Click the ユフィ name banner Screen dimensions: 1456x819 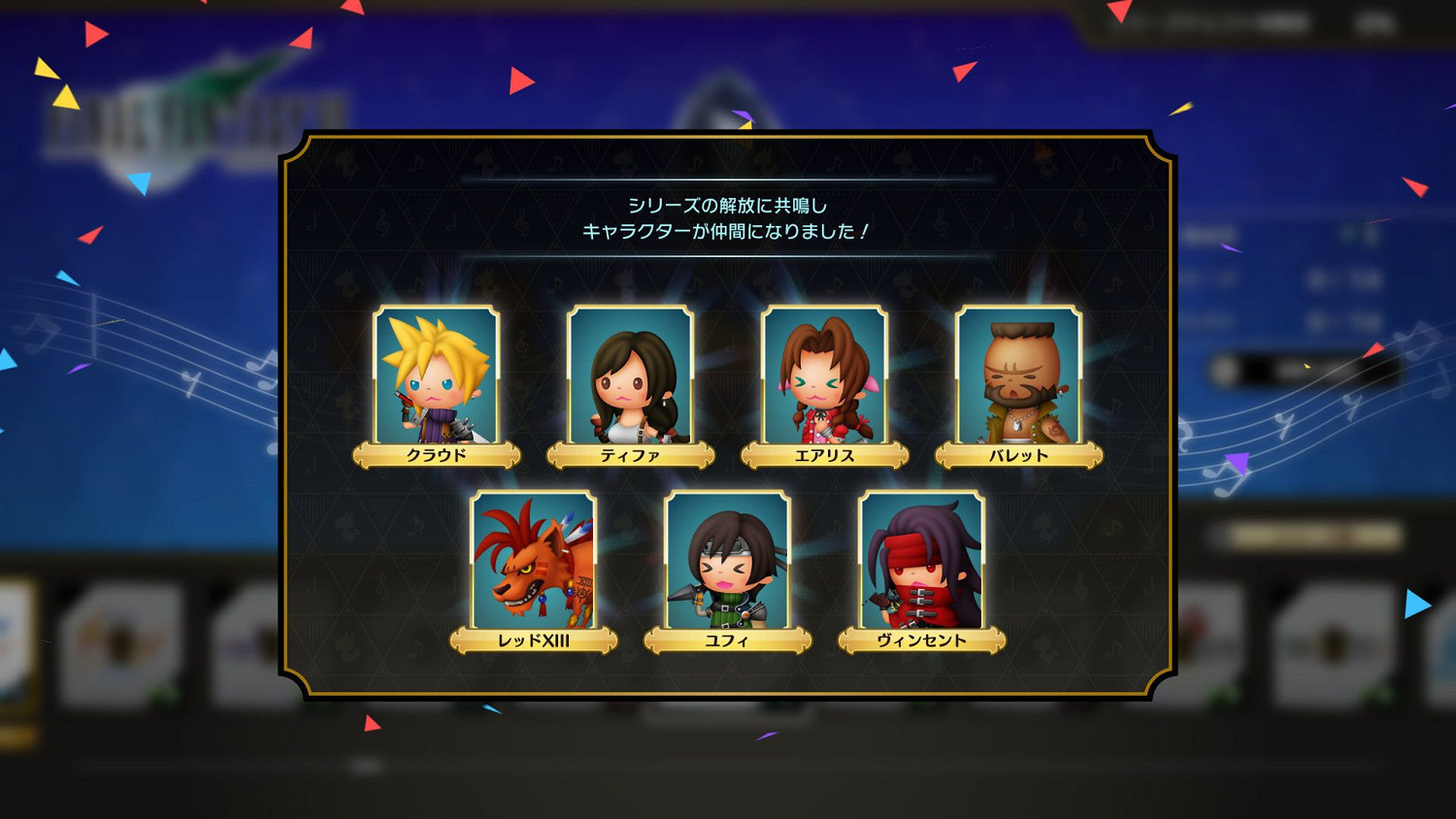tap(729, 639)
